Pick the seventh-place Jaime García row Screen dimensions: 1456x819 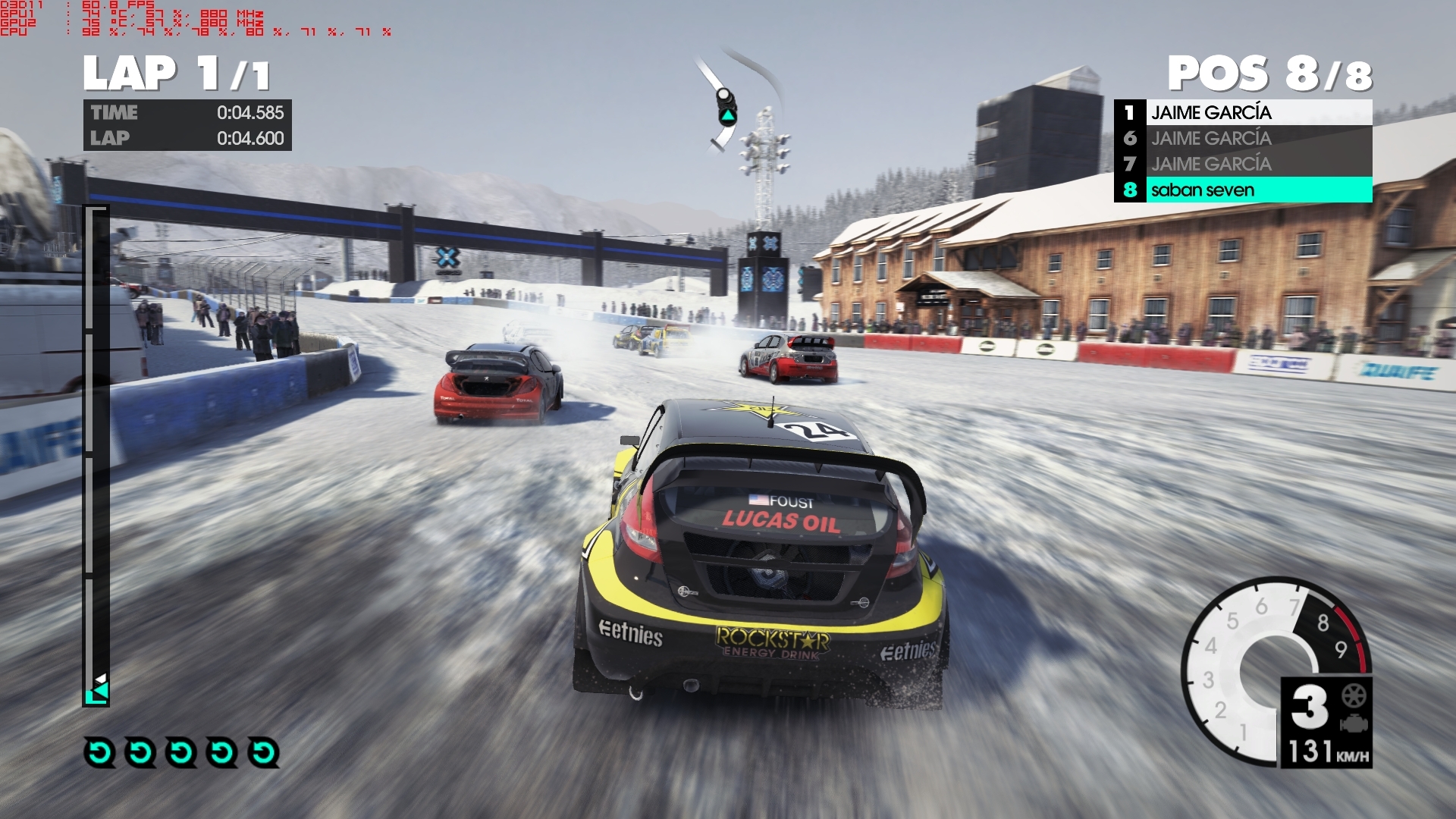[x=1242, y=164]
